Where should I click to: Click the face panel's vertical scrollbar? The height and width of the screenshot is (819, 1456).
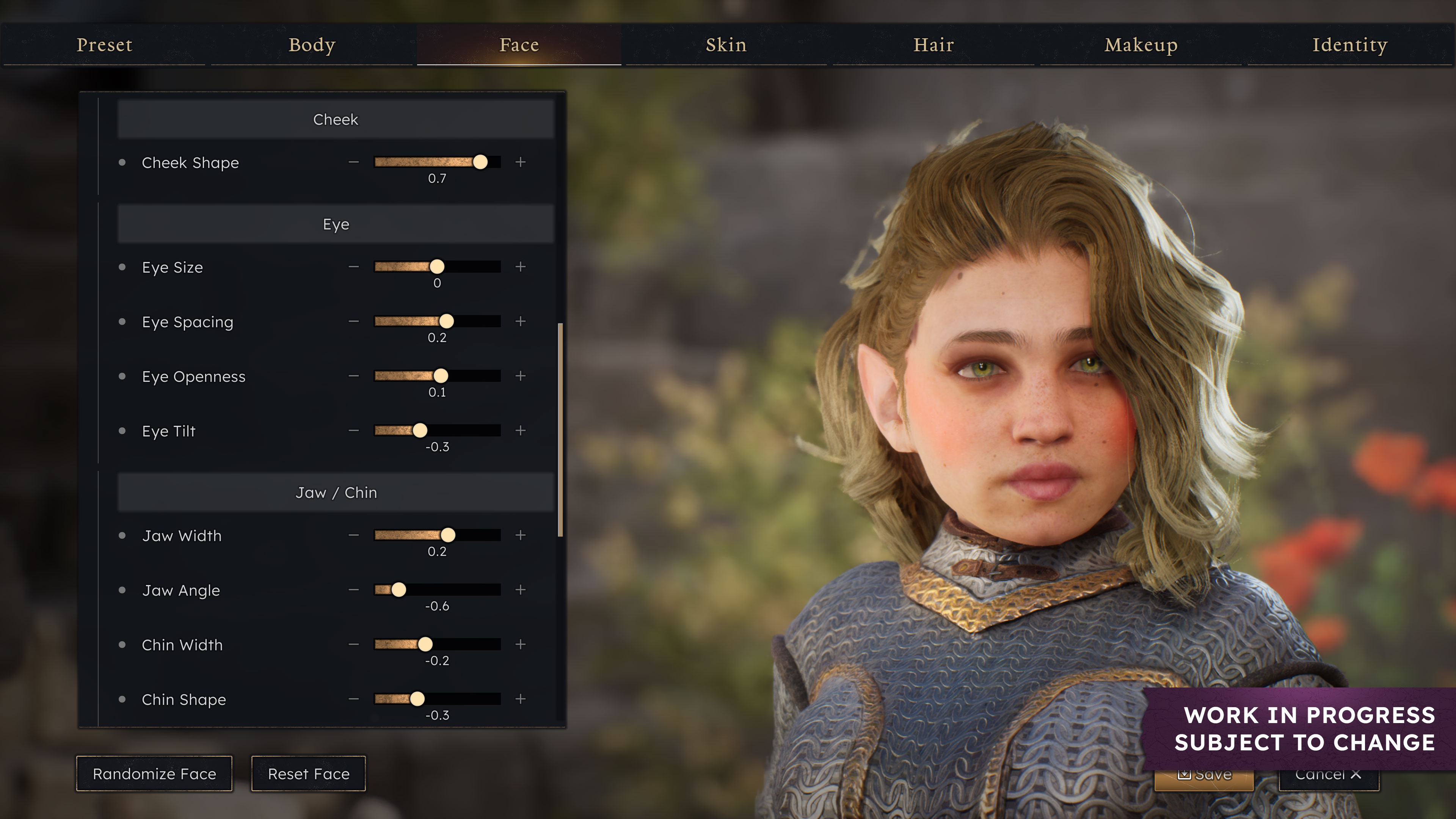(560, 430)
